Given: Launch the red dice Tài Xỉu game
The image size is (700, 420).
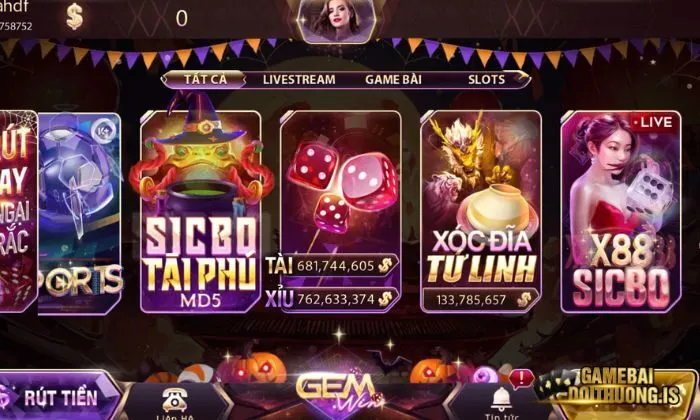Looking at the screenshot, I should coord(340,210).
